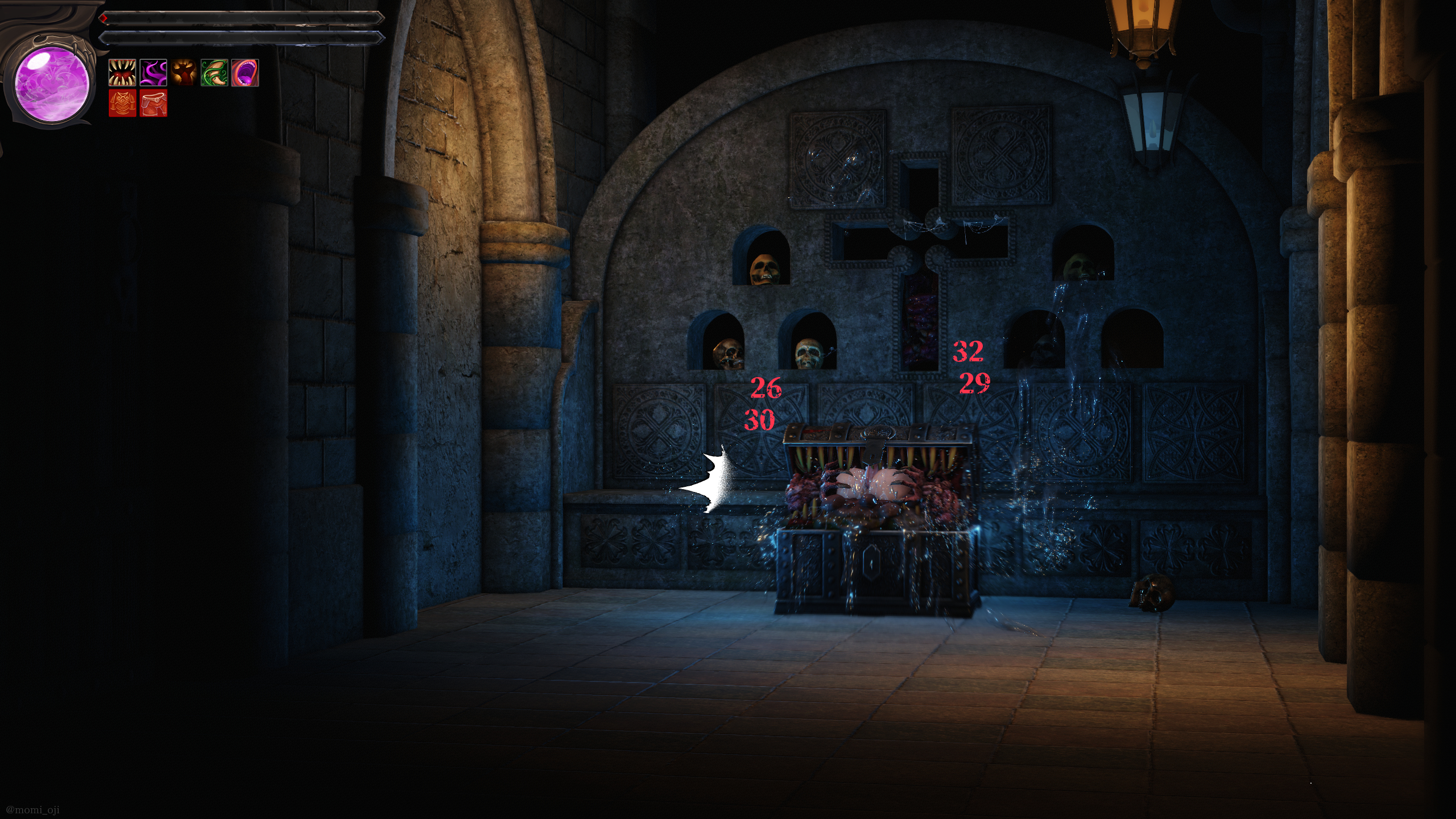Inspect the glowing orange demon silhouette icon
The width and height of the screenshot is (1456, 819).
(184, 73)
